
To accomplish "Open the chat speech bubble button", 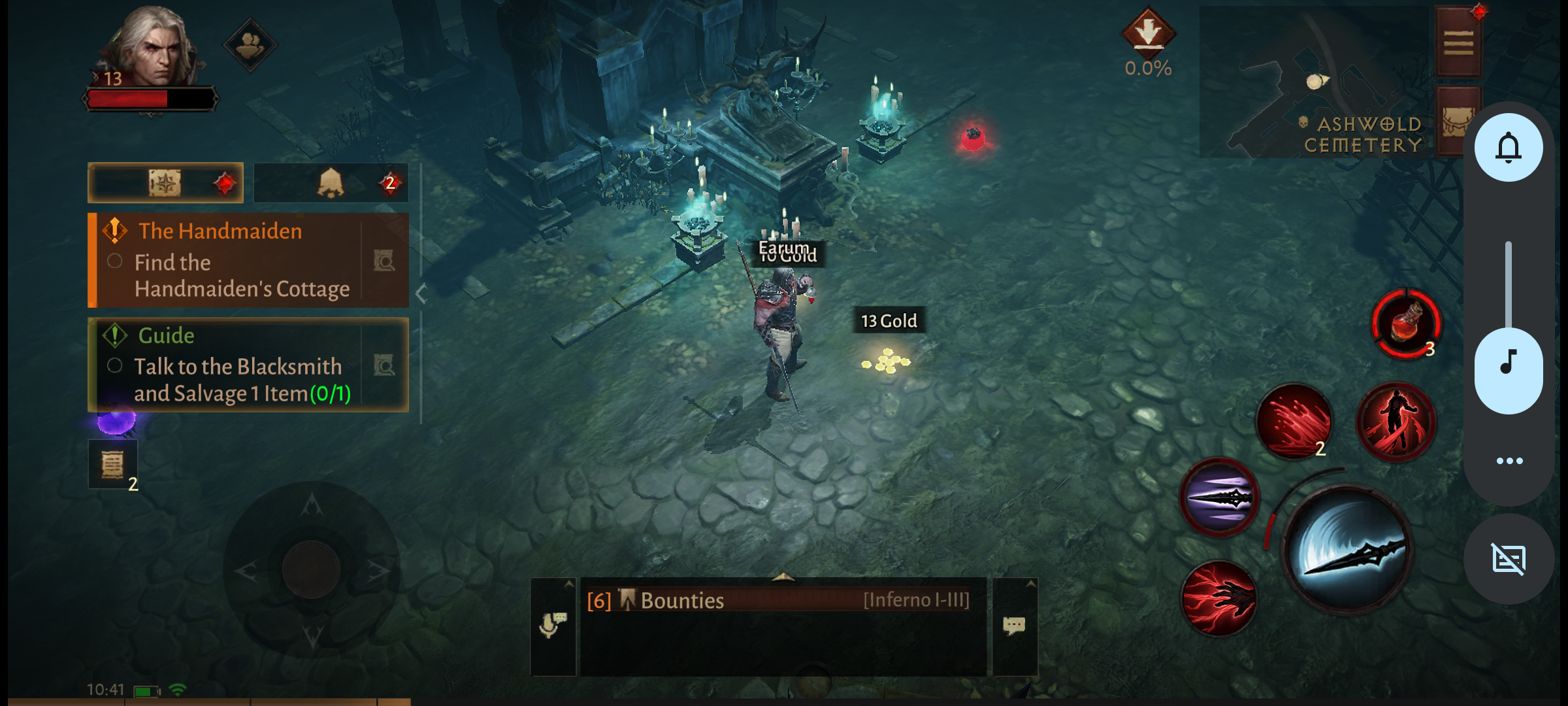I will 1014,626.
